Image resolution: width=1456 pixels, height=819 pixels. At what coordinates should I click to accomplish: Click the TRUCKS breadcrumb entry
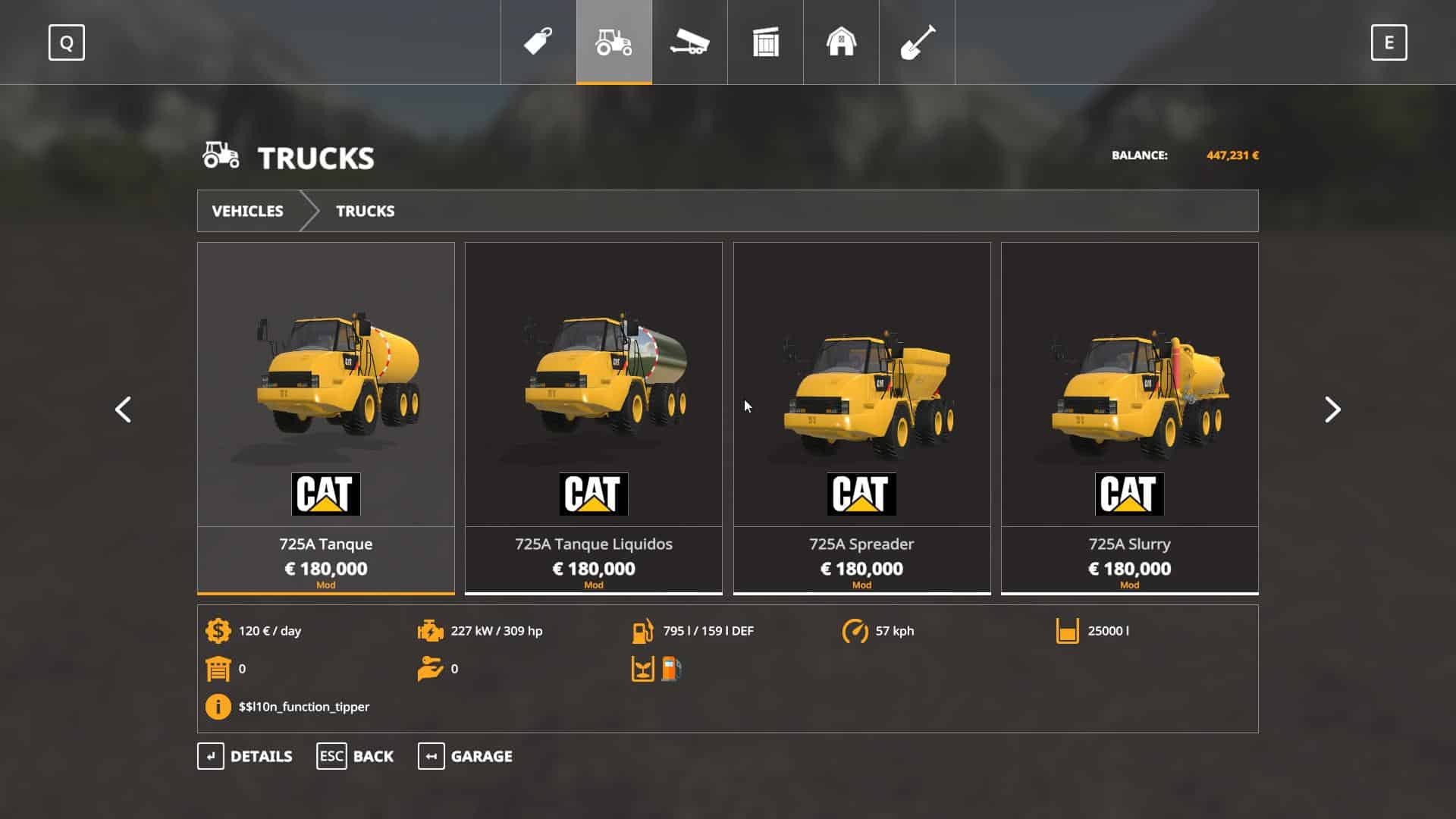coord(365,211)
